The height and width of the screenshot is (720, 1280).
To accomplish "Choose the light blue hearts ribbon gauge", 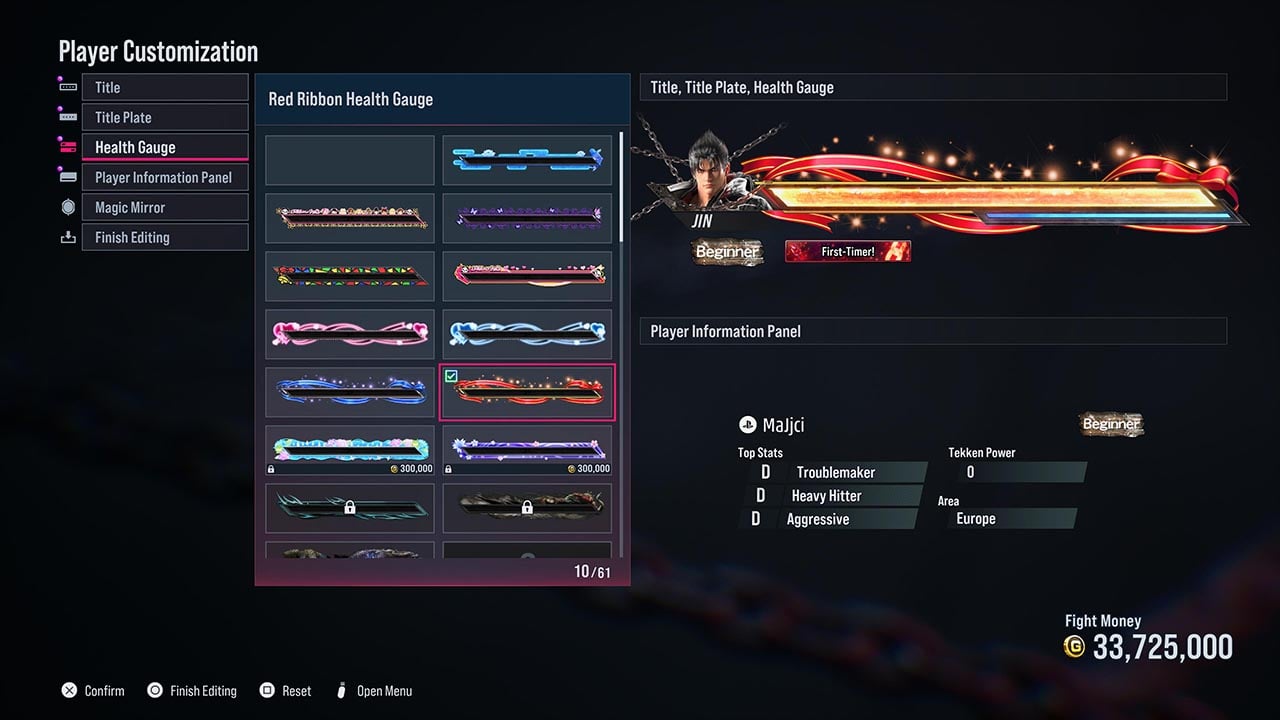I will pyautogui.click(x=527, y=334).
